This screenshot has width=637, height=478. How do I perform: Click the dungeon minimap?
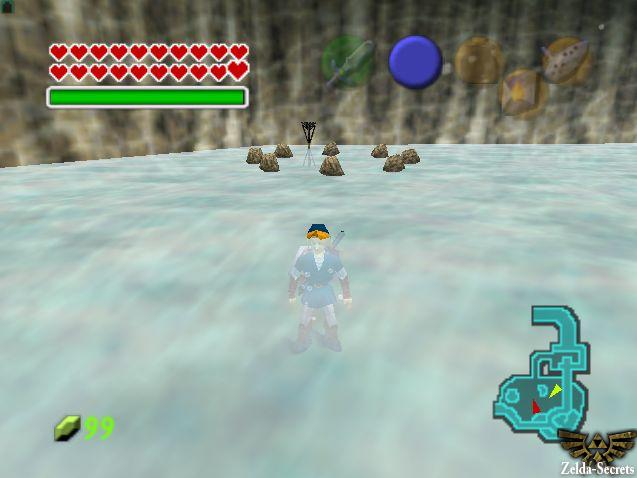(541, 377)
